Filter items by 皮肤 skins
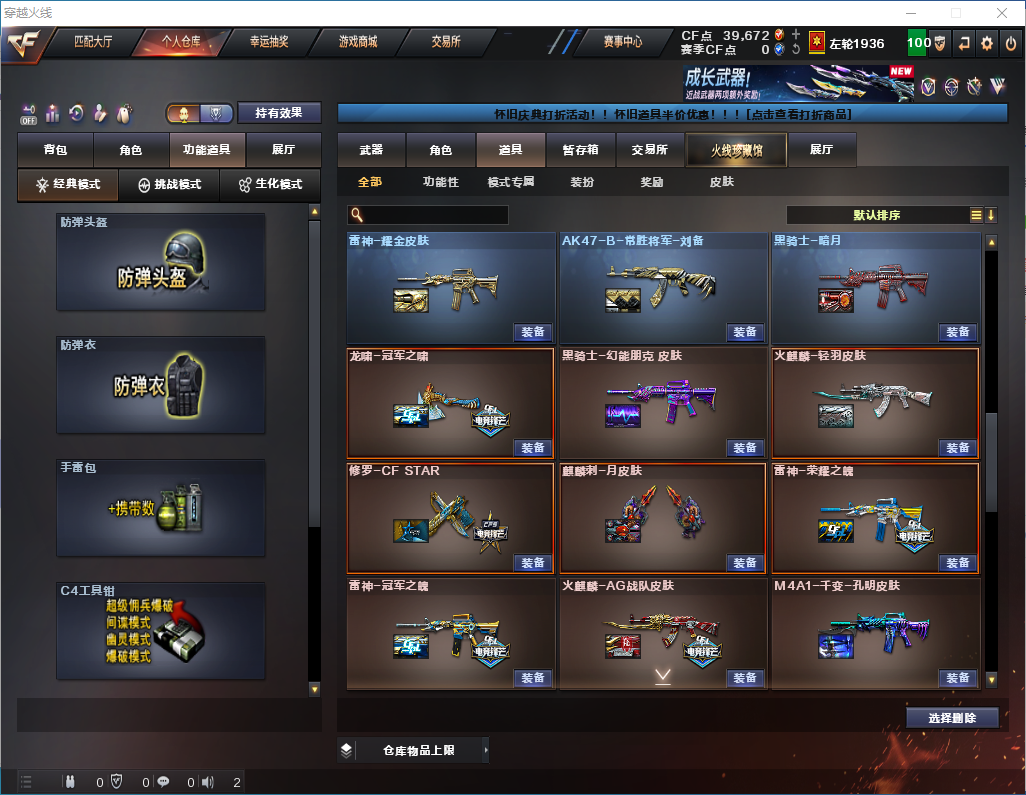1026x795 pixels. (721, 182)
